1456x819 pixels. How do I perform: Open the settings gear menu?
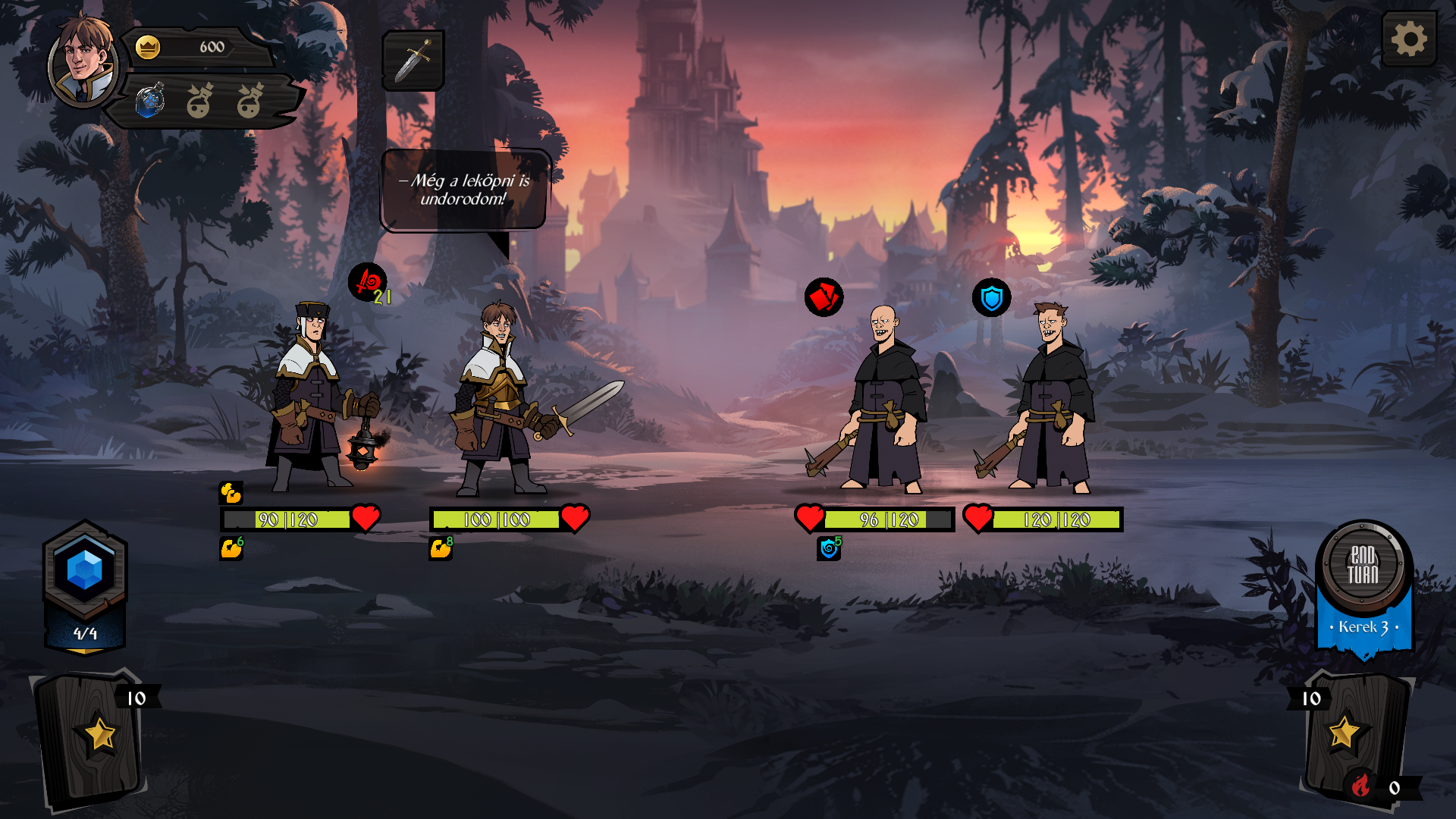click(x=1409, y=39)
